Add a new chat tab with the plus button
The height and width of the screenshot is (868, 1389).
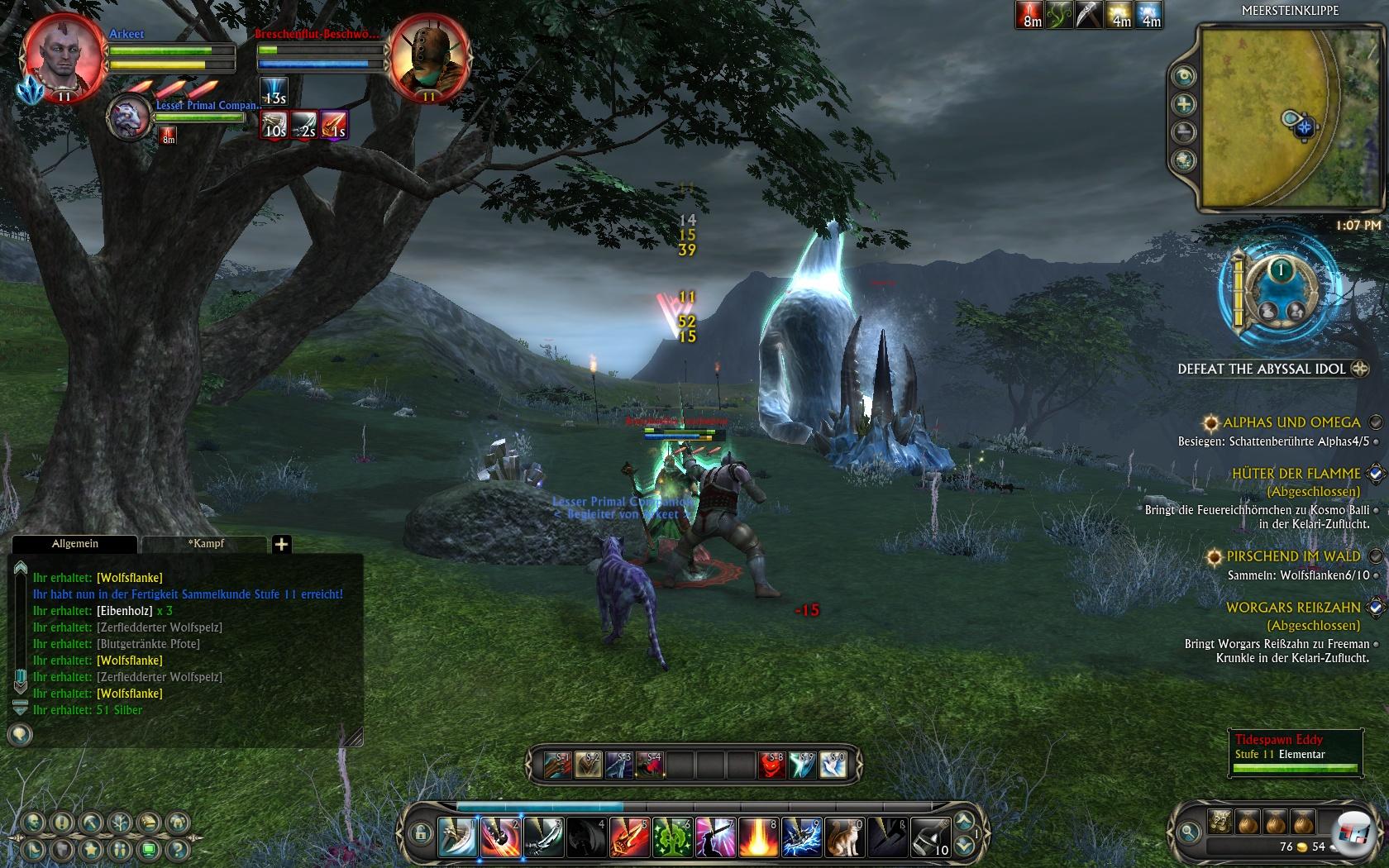coord(281,544)
